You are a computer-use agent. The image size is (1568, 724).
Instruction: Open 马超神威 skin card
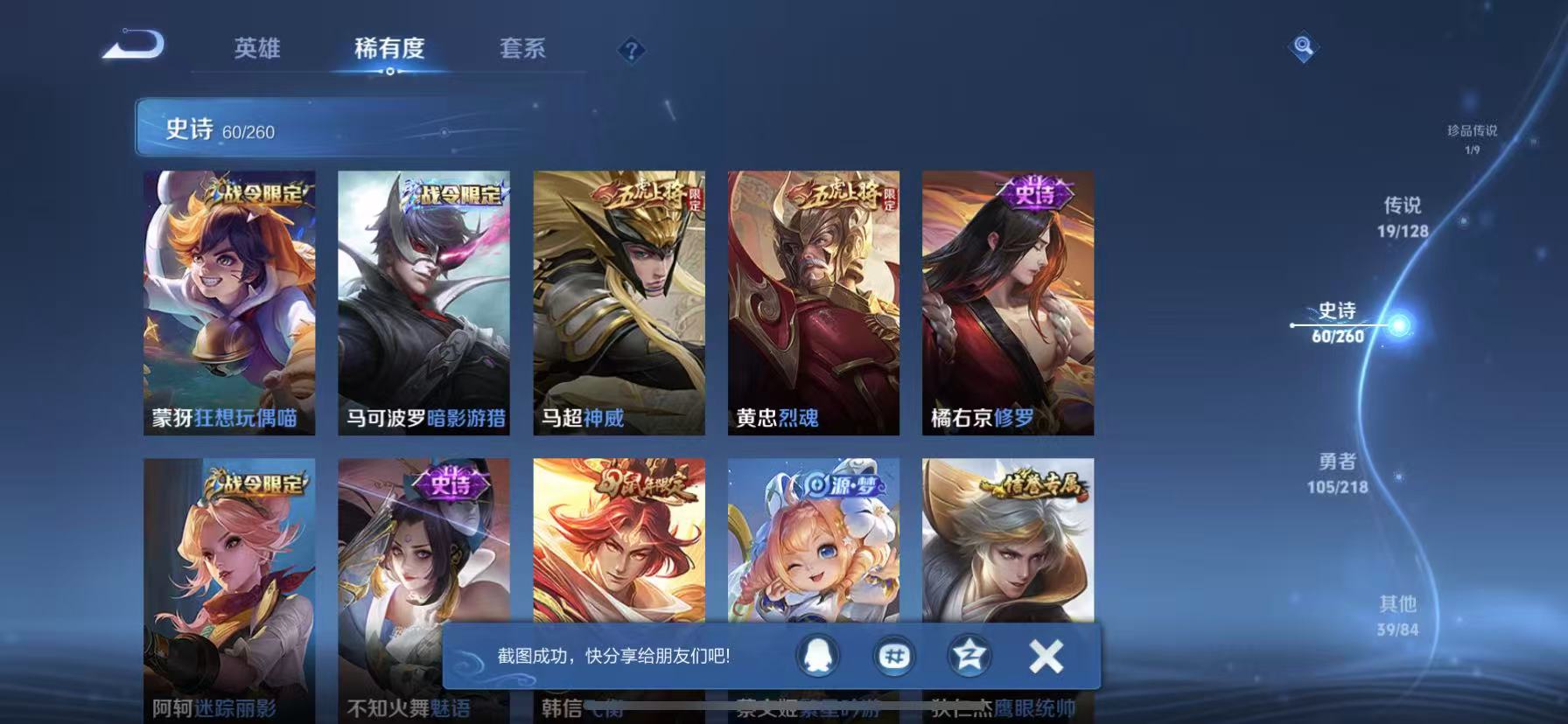pyautogui.click(x=619, y=302)
